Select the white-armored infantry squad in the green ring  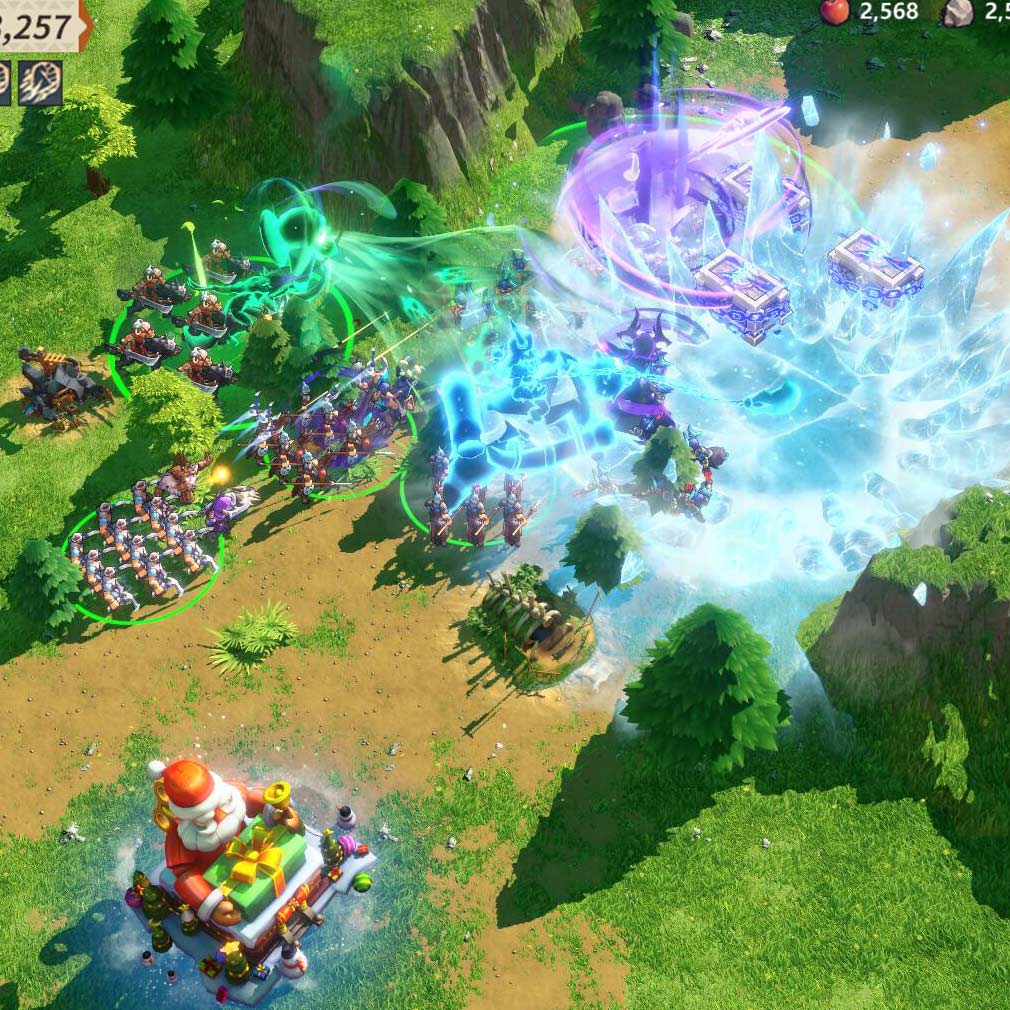point(140,558)
